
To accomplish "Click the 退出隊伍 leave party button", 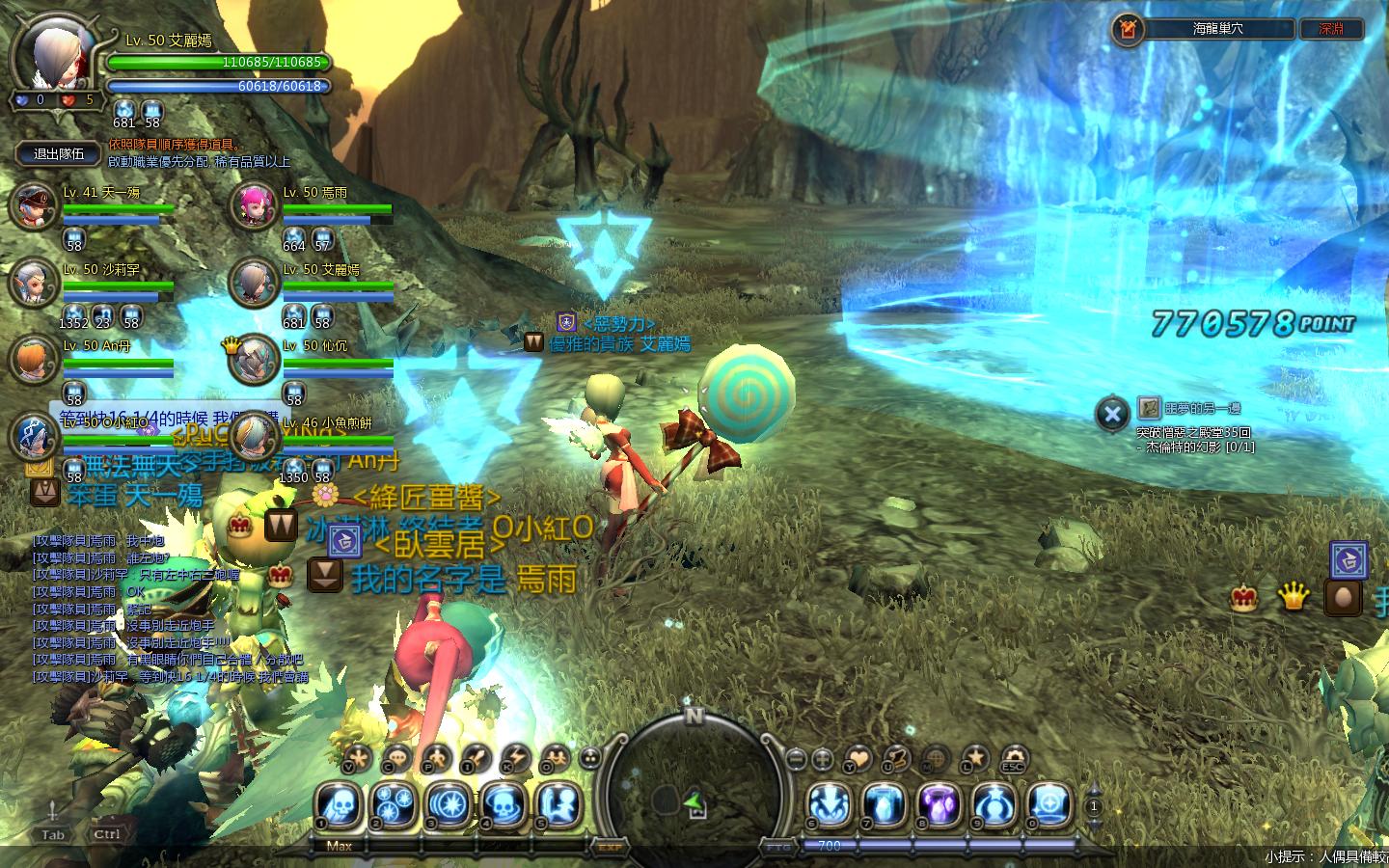I will click(x=59, y=154).
